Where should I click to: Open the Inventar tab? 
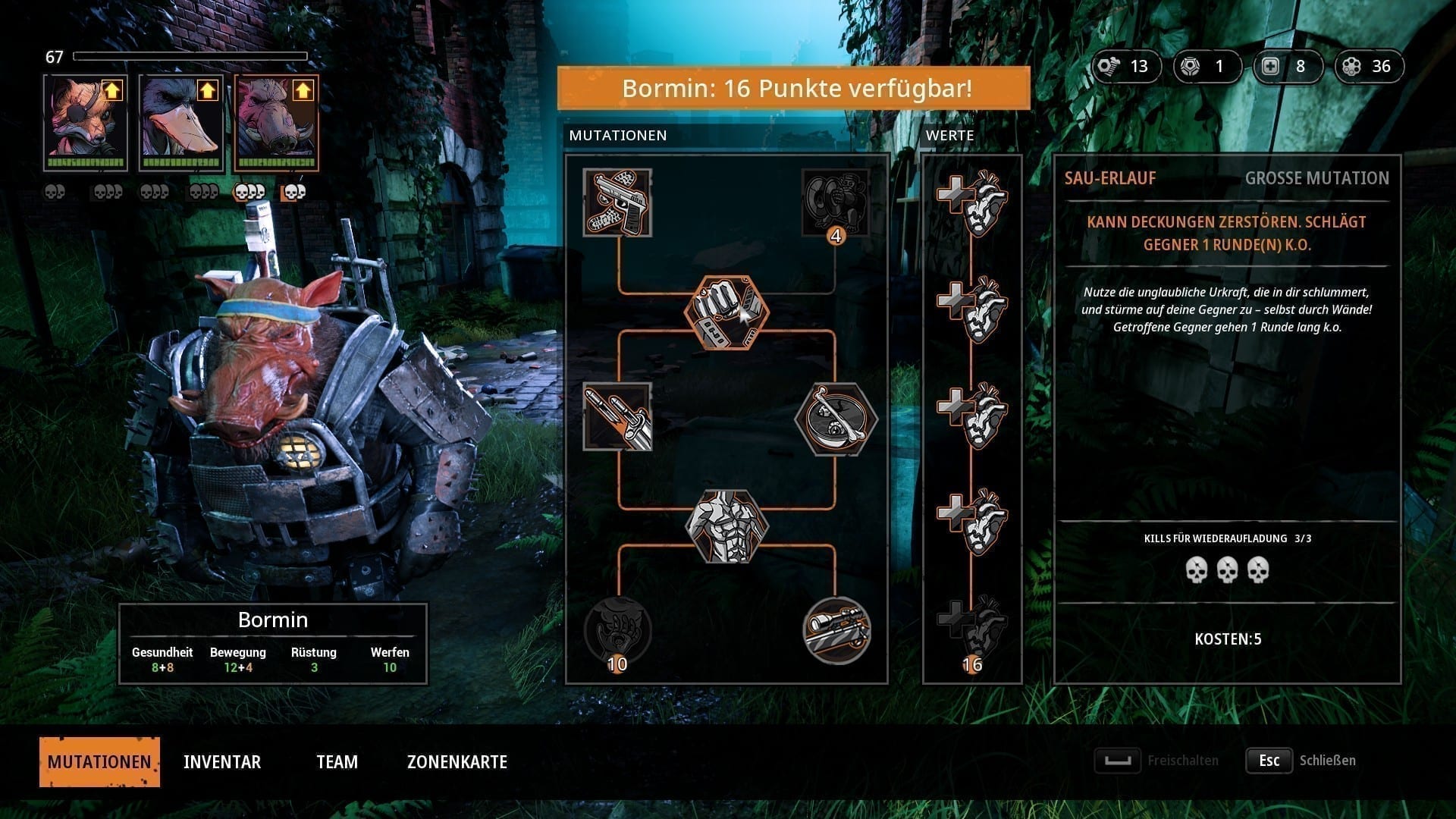222,761
